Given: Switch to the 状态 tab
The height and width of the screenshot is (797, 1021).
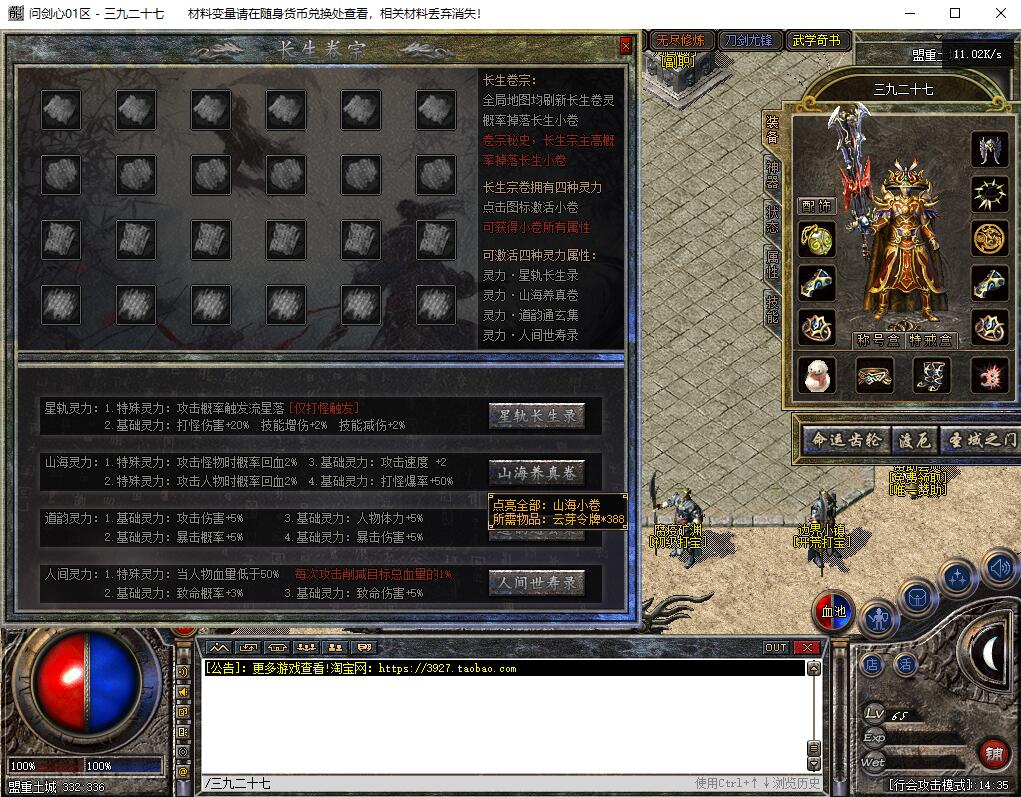Looking at the screenshot, I should click(772, 219).
